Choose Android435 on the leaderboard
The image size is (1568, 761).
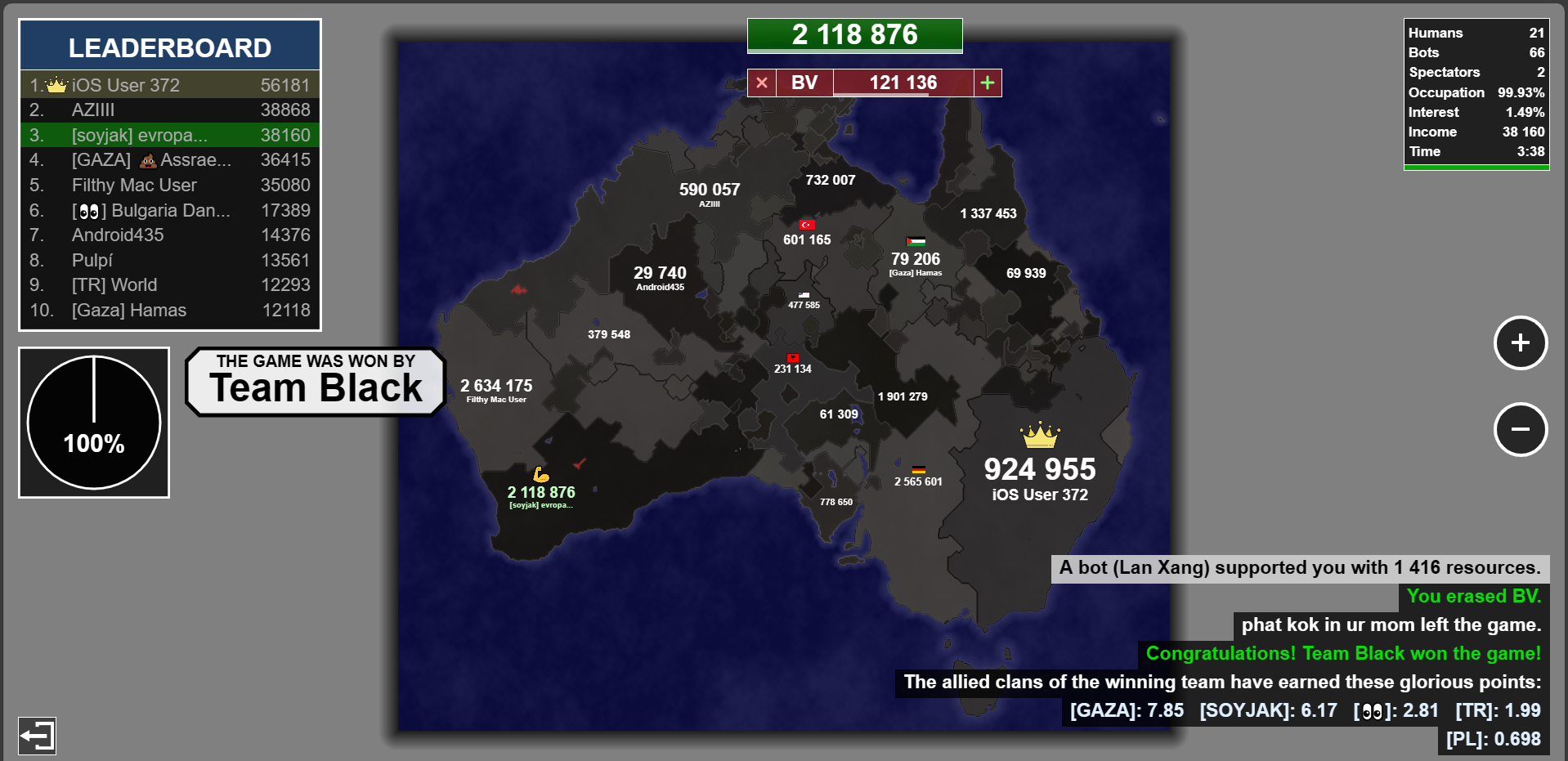170,235
